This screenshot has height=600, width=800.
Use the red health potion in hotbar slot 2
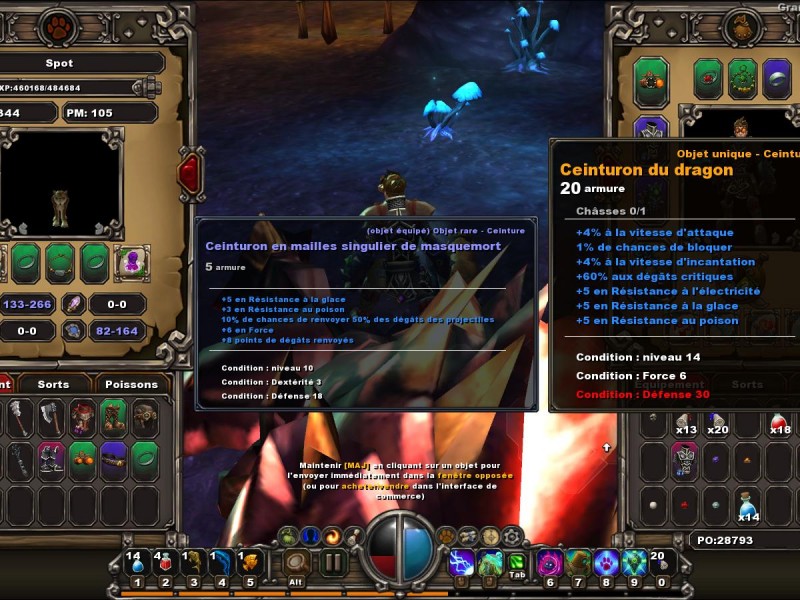click(x=165, y=565)
